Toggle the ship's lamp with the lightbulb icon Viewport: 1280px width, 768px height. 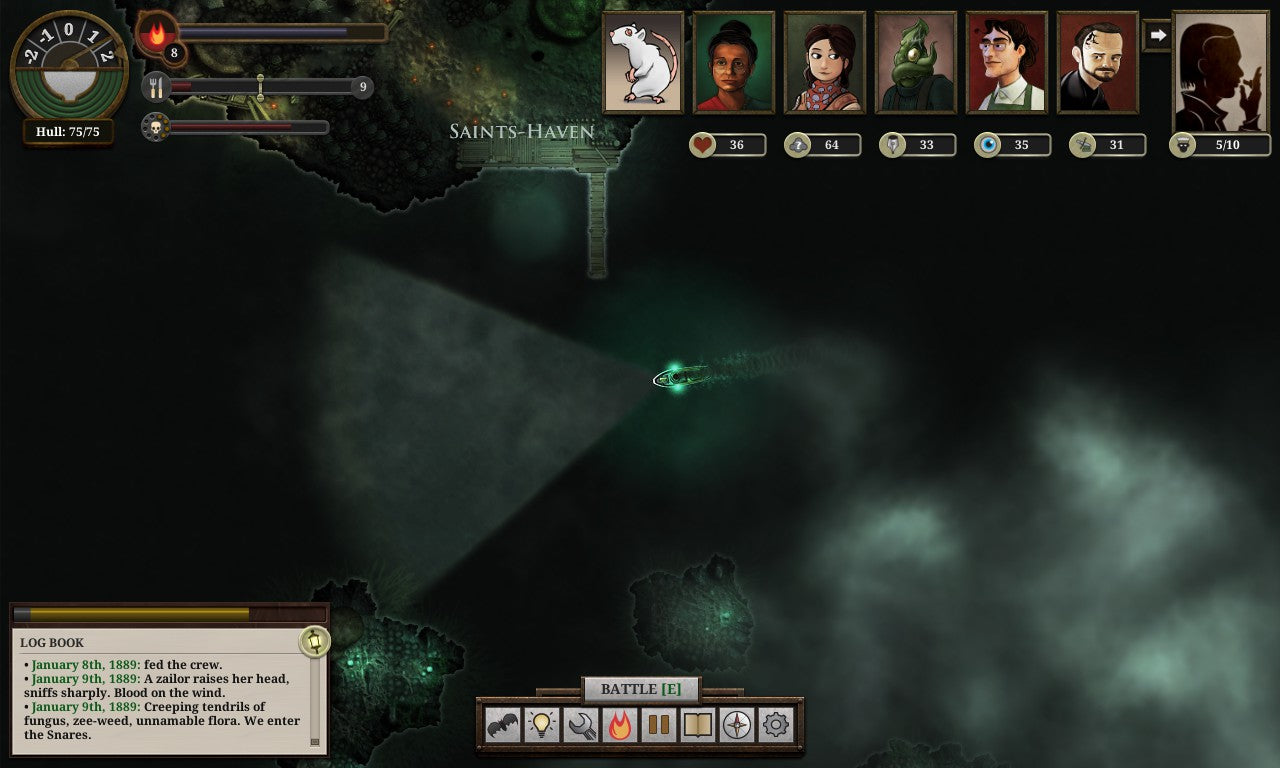[543, 723]
